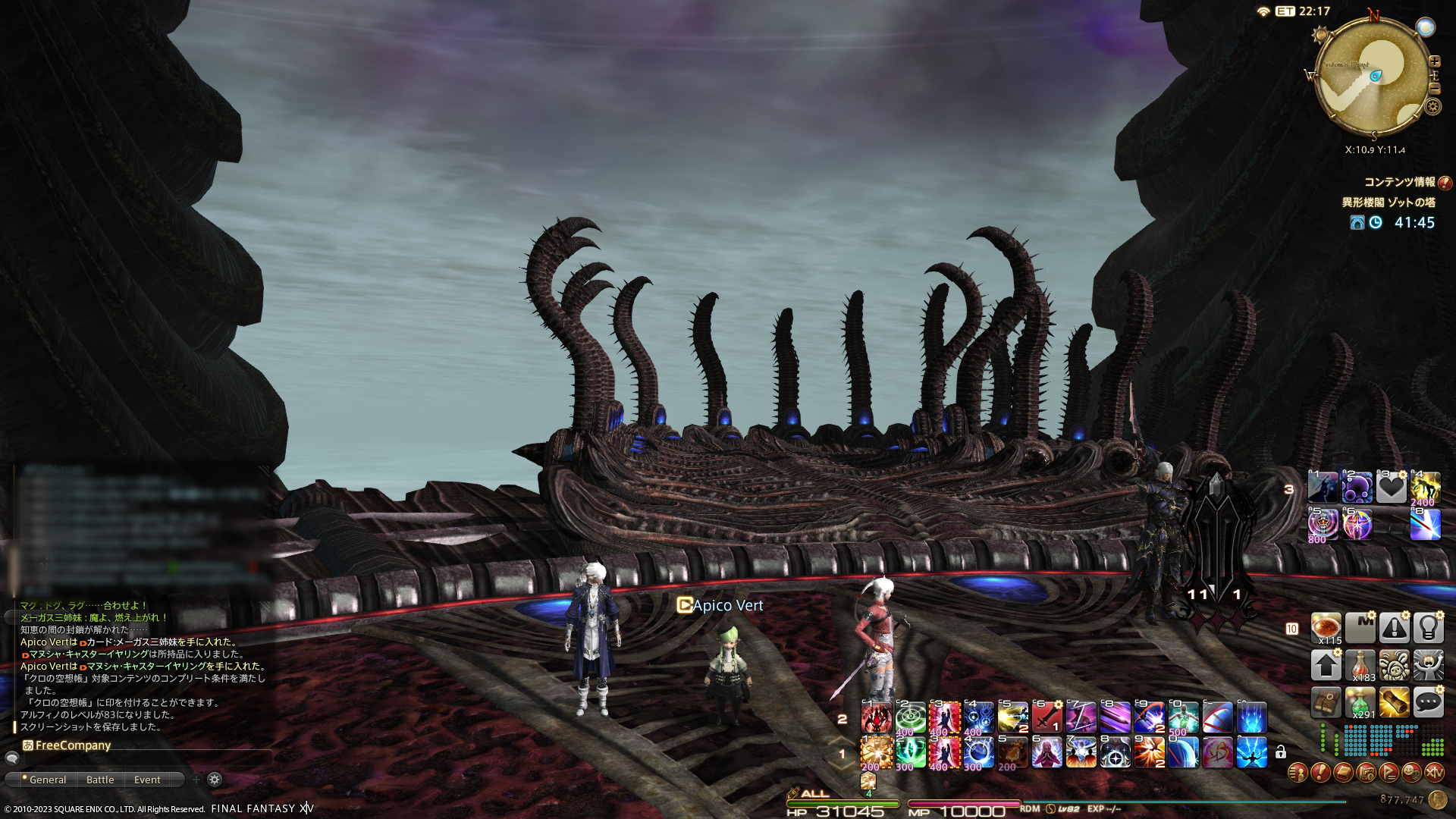Click the light bulb hotbar icon
The height and width of the screenshot is (819, 1456).
(1428, 629)
